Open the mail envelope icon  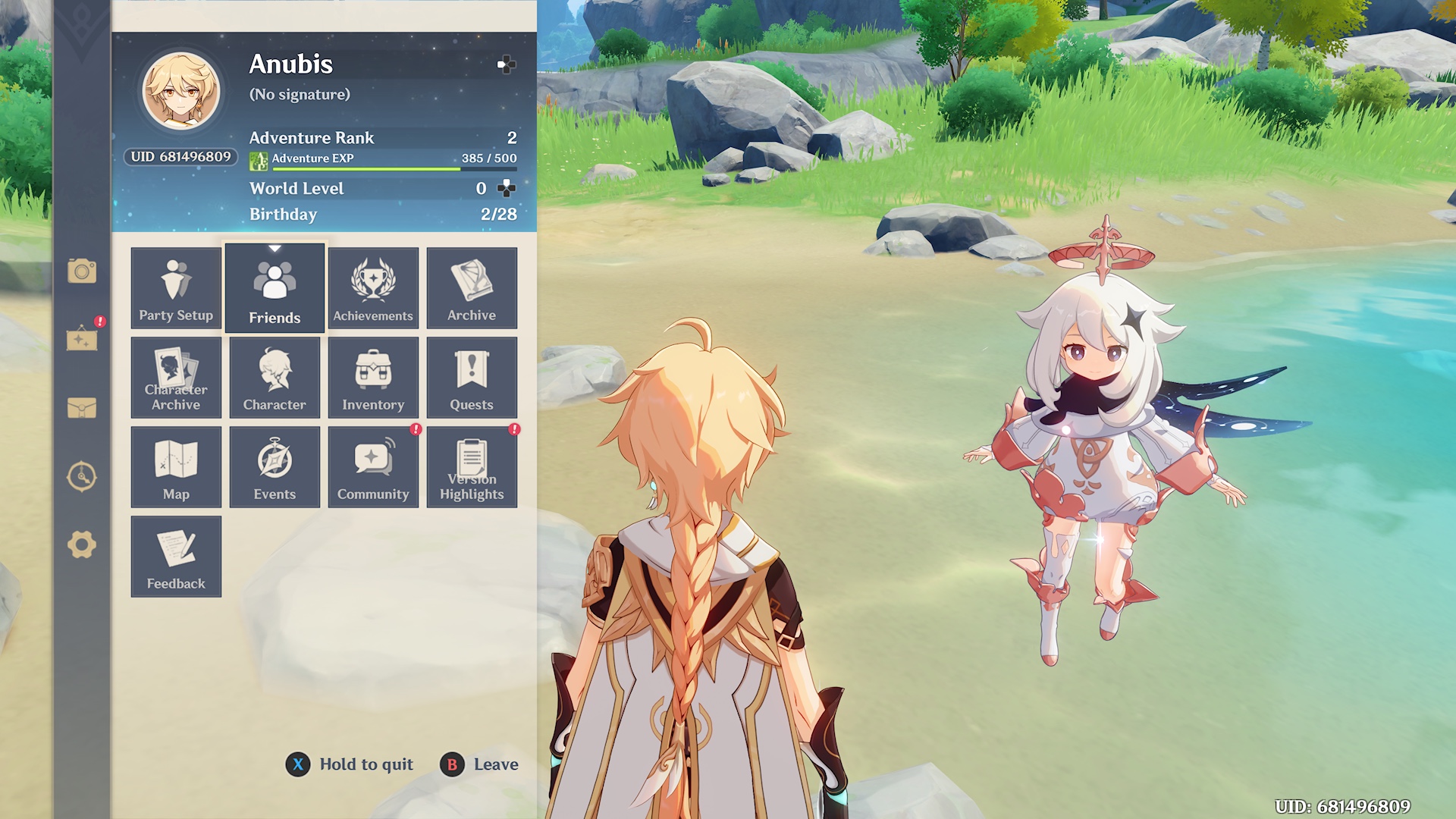(x=82, y=408)
